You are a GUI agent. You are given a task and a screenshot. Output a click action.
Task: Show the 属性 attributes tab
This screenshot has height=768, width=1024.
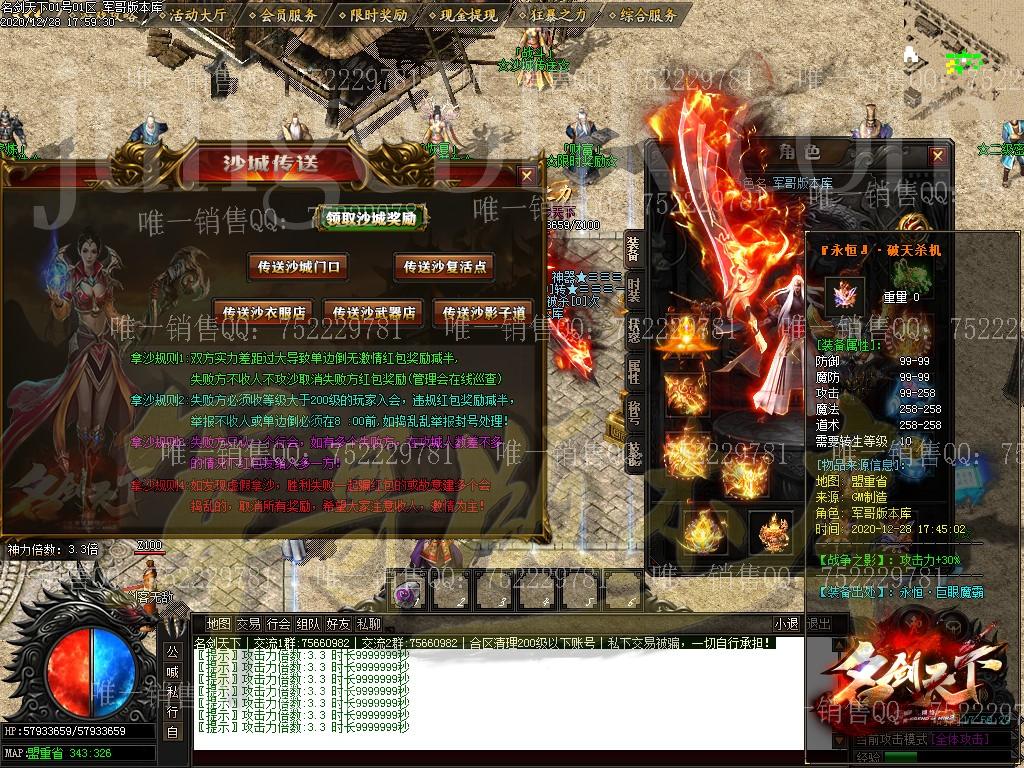click(633, 372)
